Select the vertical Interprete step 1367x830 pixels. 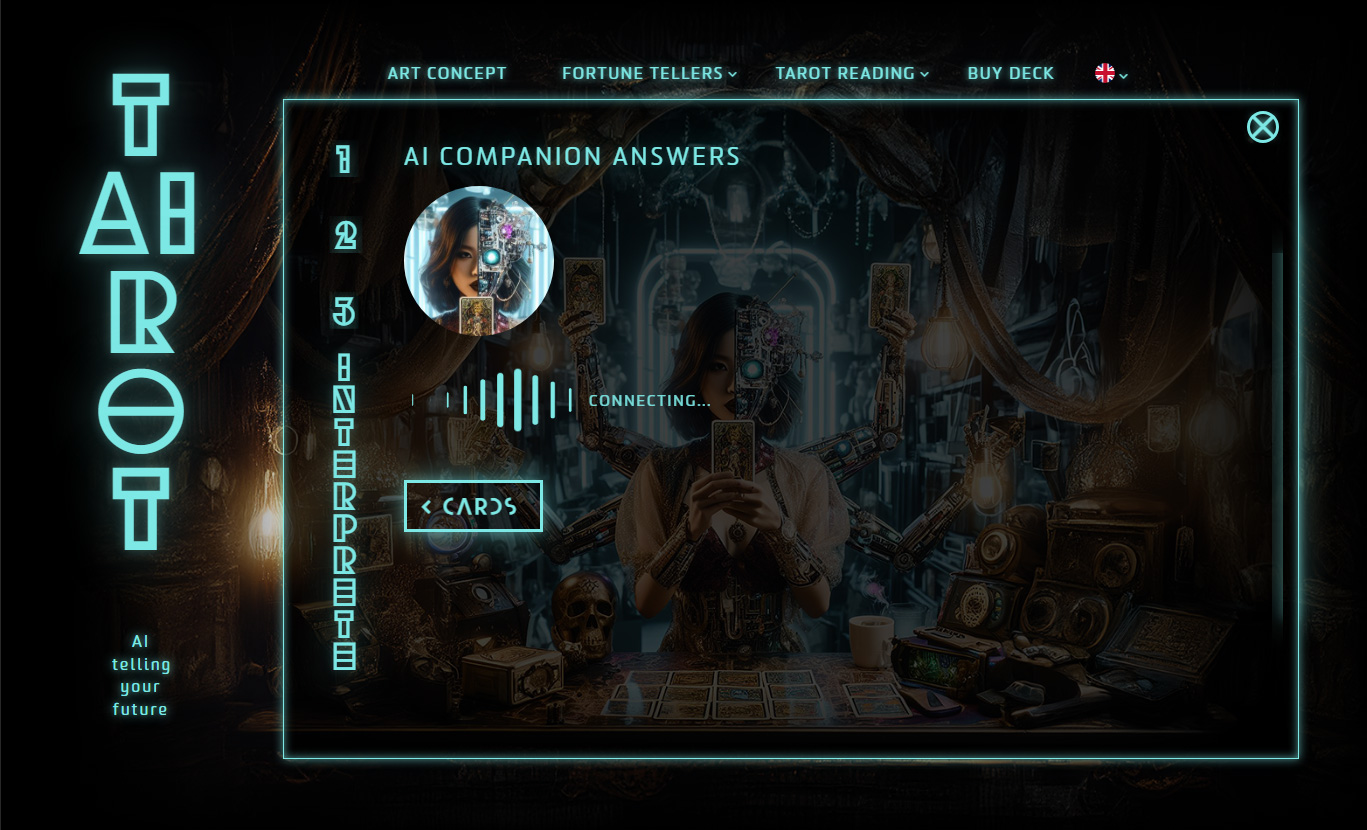(x=345, y=511)
